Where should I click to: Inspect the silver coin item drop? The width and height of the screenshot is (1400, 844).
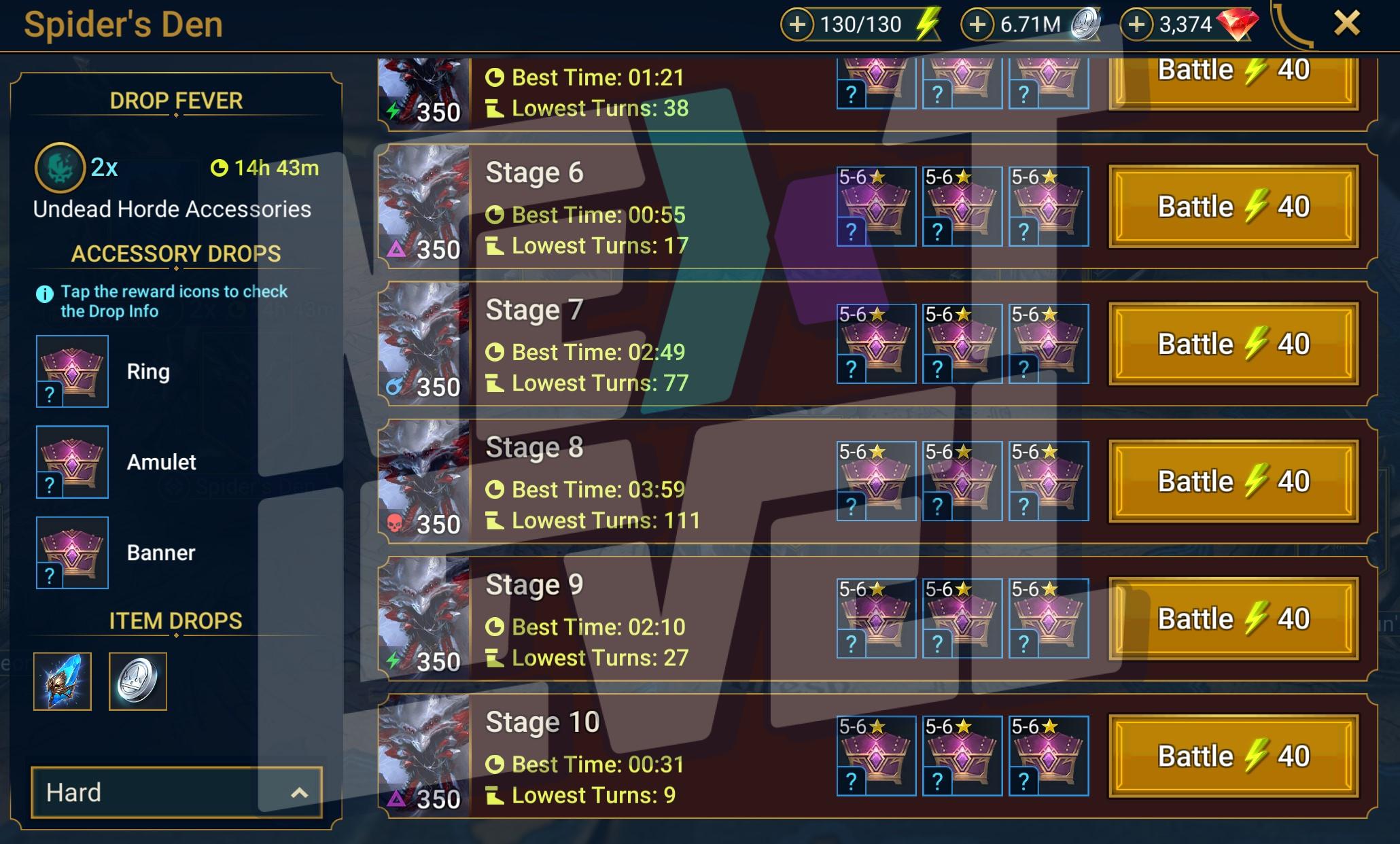tap(138, 682)
